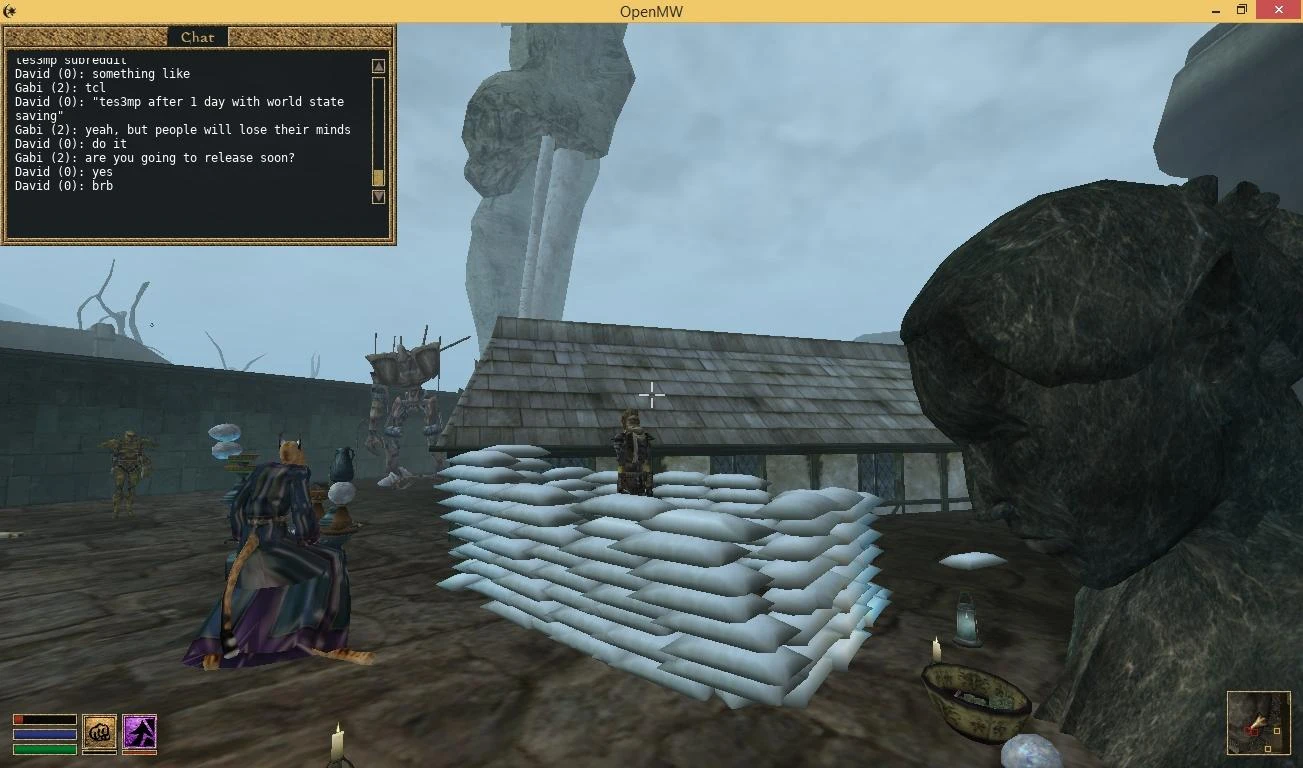The height and width of the screenshot is (768, 1303).
Task: Click the red door marker on the minimap
Action: click(1252, 731)
